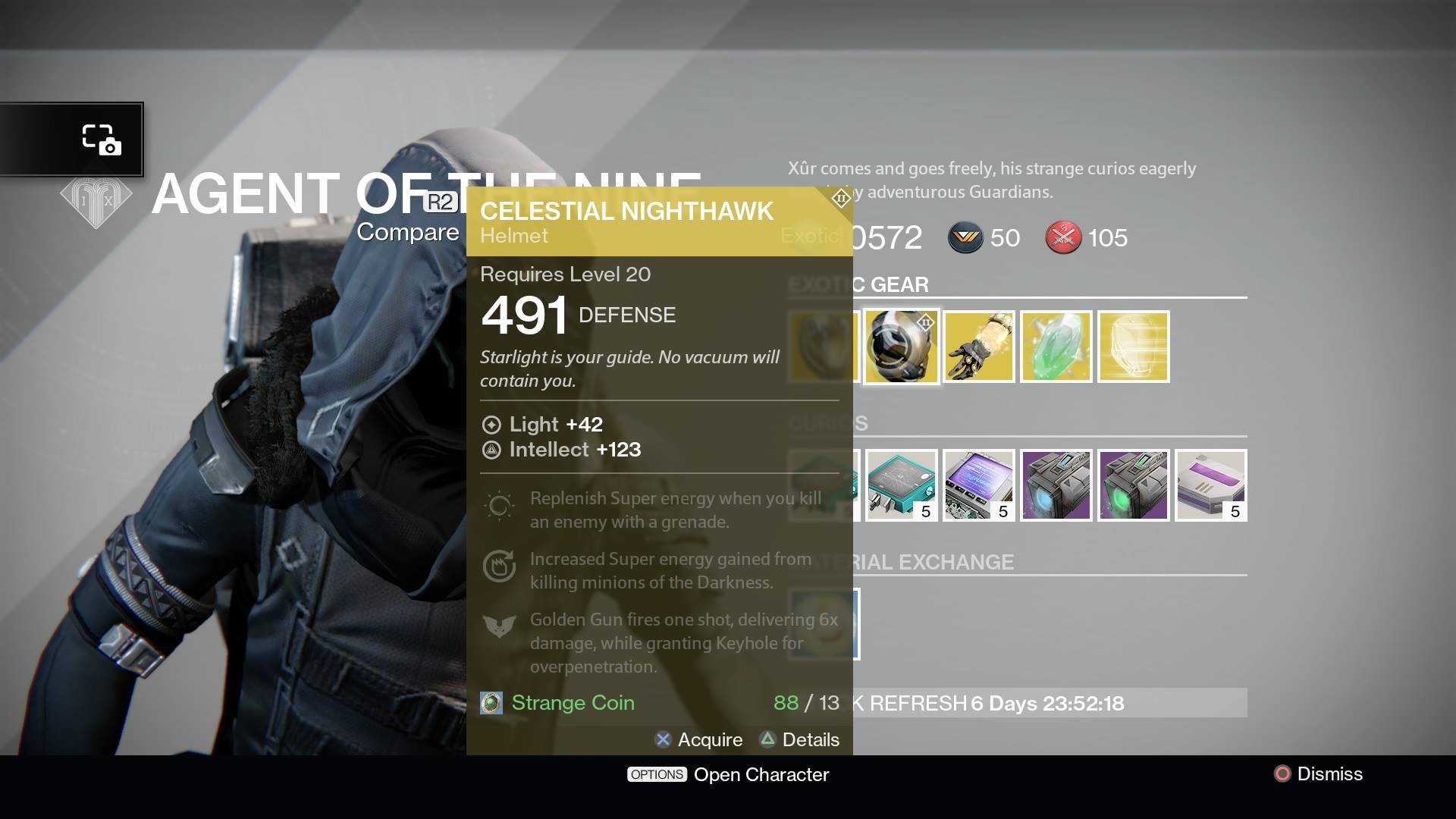Select the green engram in Exotic Gear

(x=1056, y=347)
